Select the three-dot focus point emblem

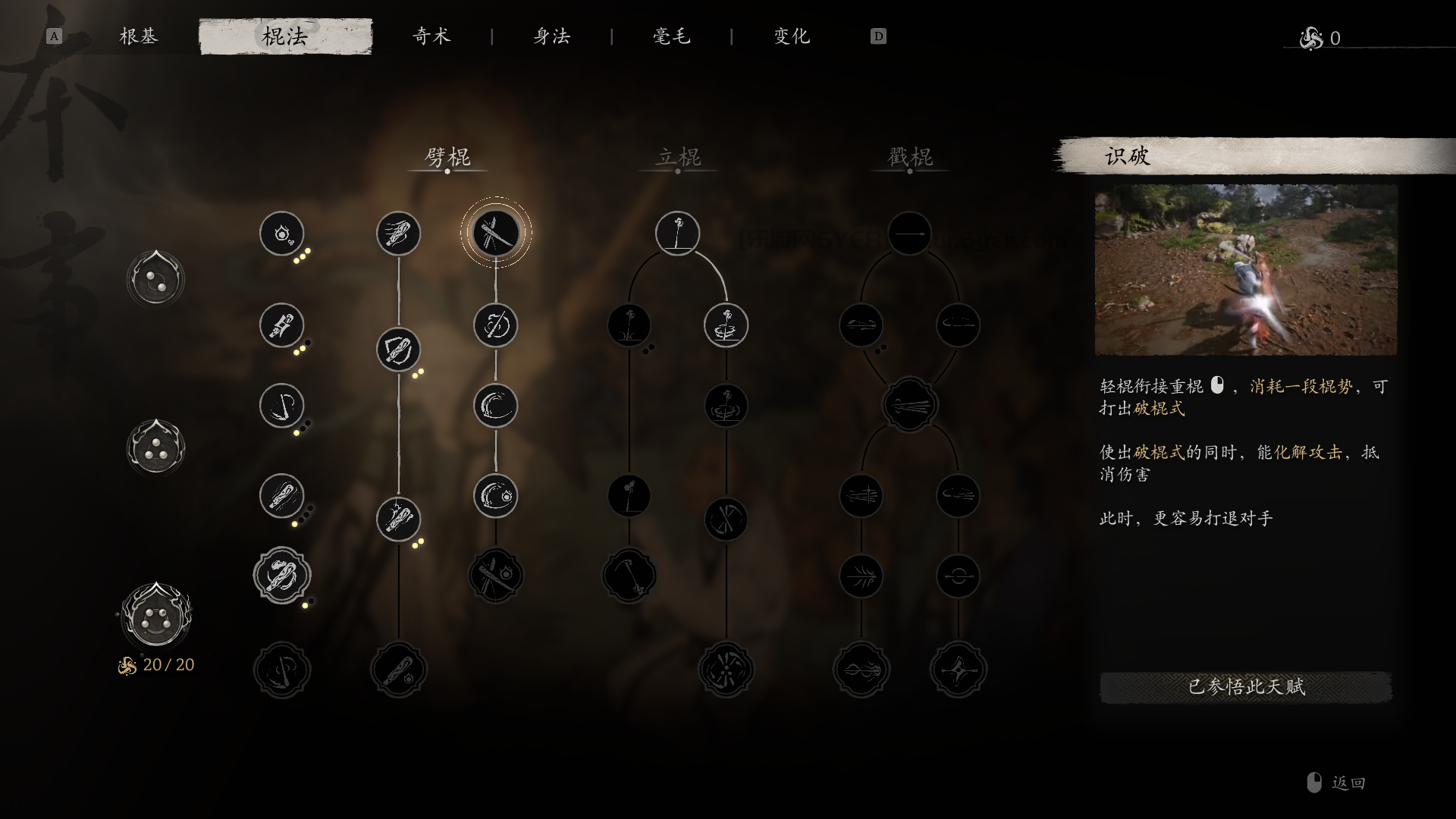click(155, 447)
